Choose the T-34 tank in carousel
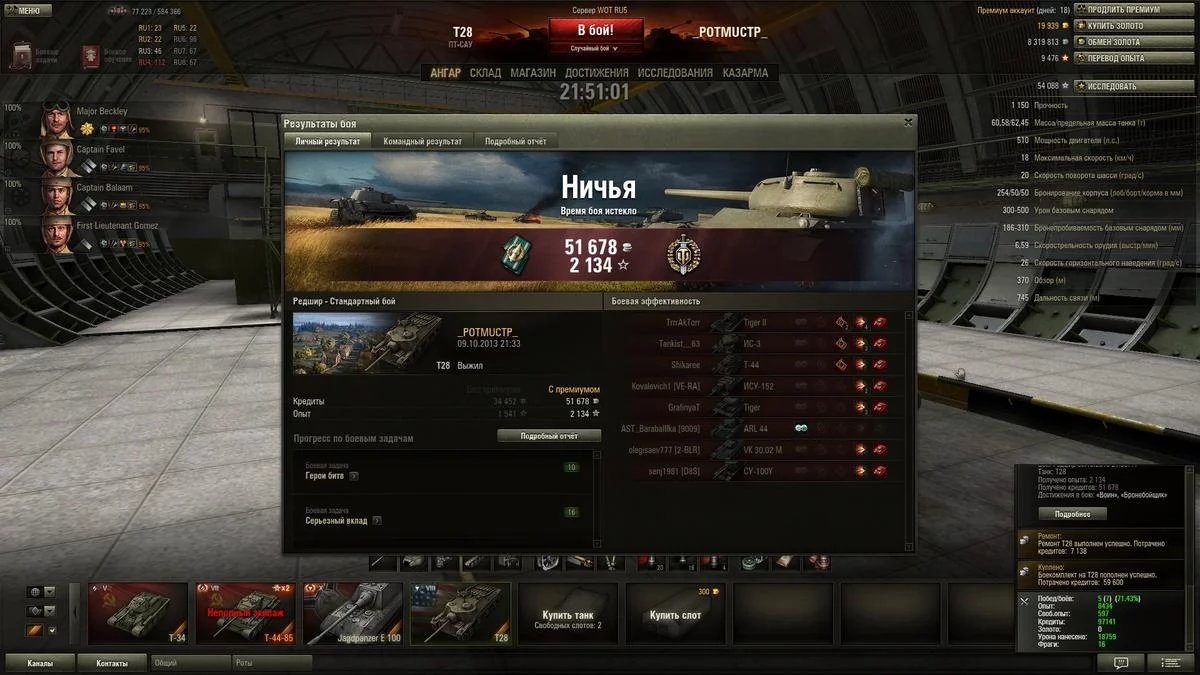Image resolution: width=1200 pixels, height=675 pixels. point(138,613)
